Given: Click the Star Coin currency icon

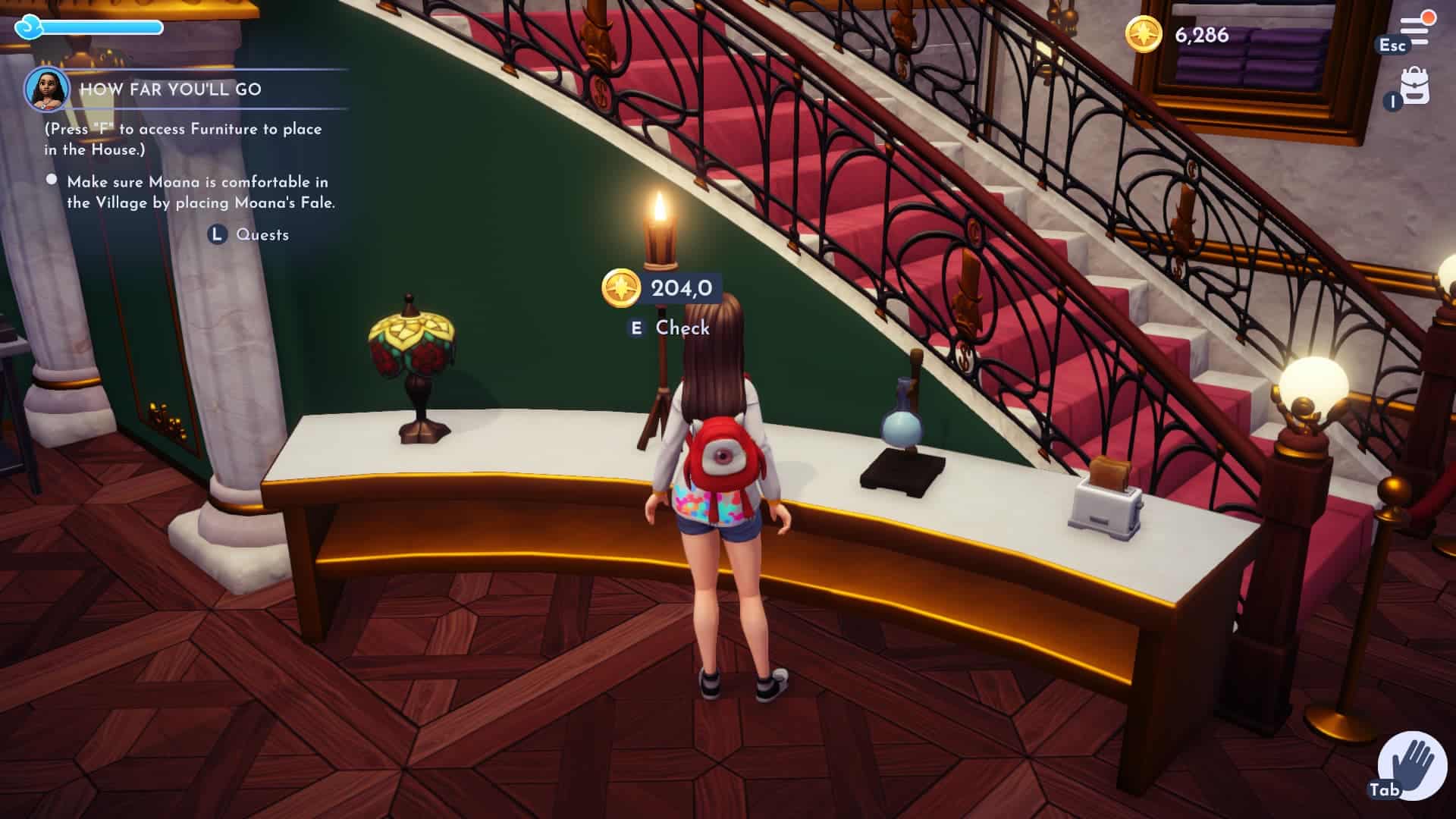Looking at the screenshot, I should pyautogui.click(x=1143, y=34).
